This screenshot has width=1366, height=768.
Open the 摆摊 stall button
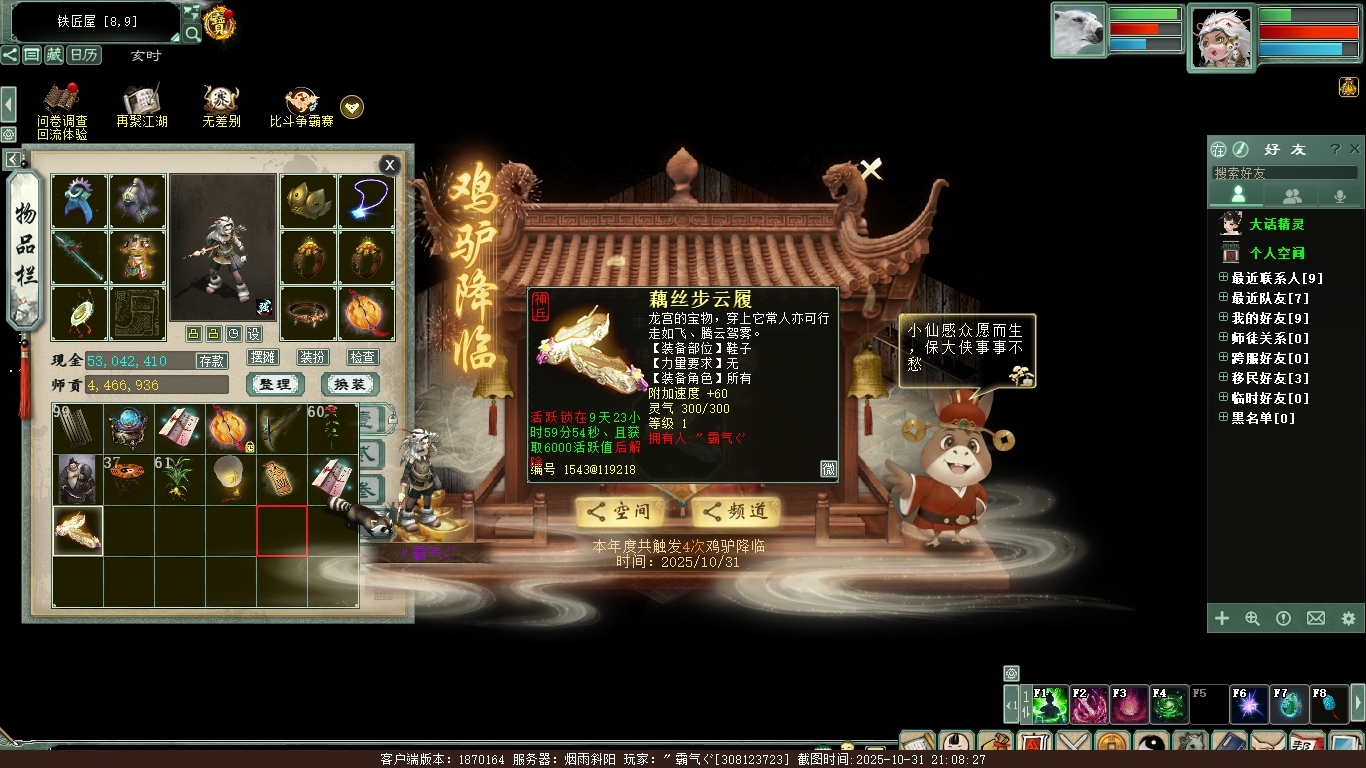point(263,357)
